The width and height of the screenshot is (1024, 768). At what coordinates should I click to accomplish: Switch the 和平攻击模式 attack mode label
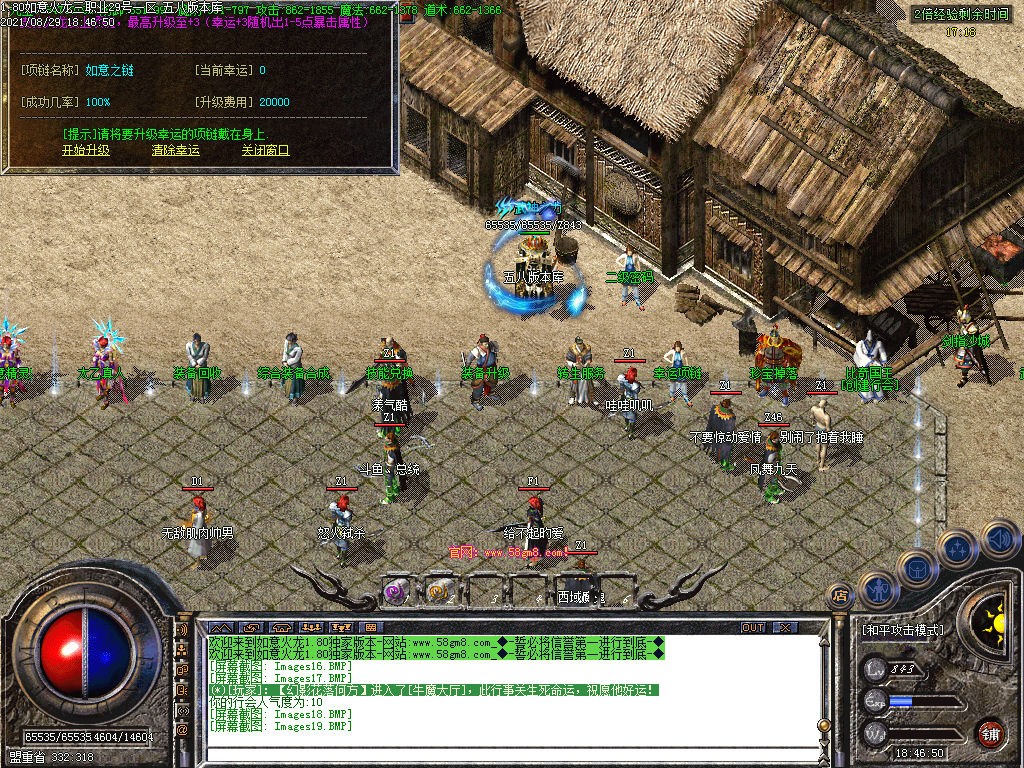pyautogui.click(x=902, y=631)
